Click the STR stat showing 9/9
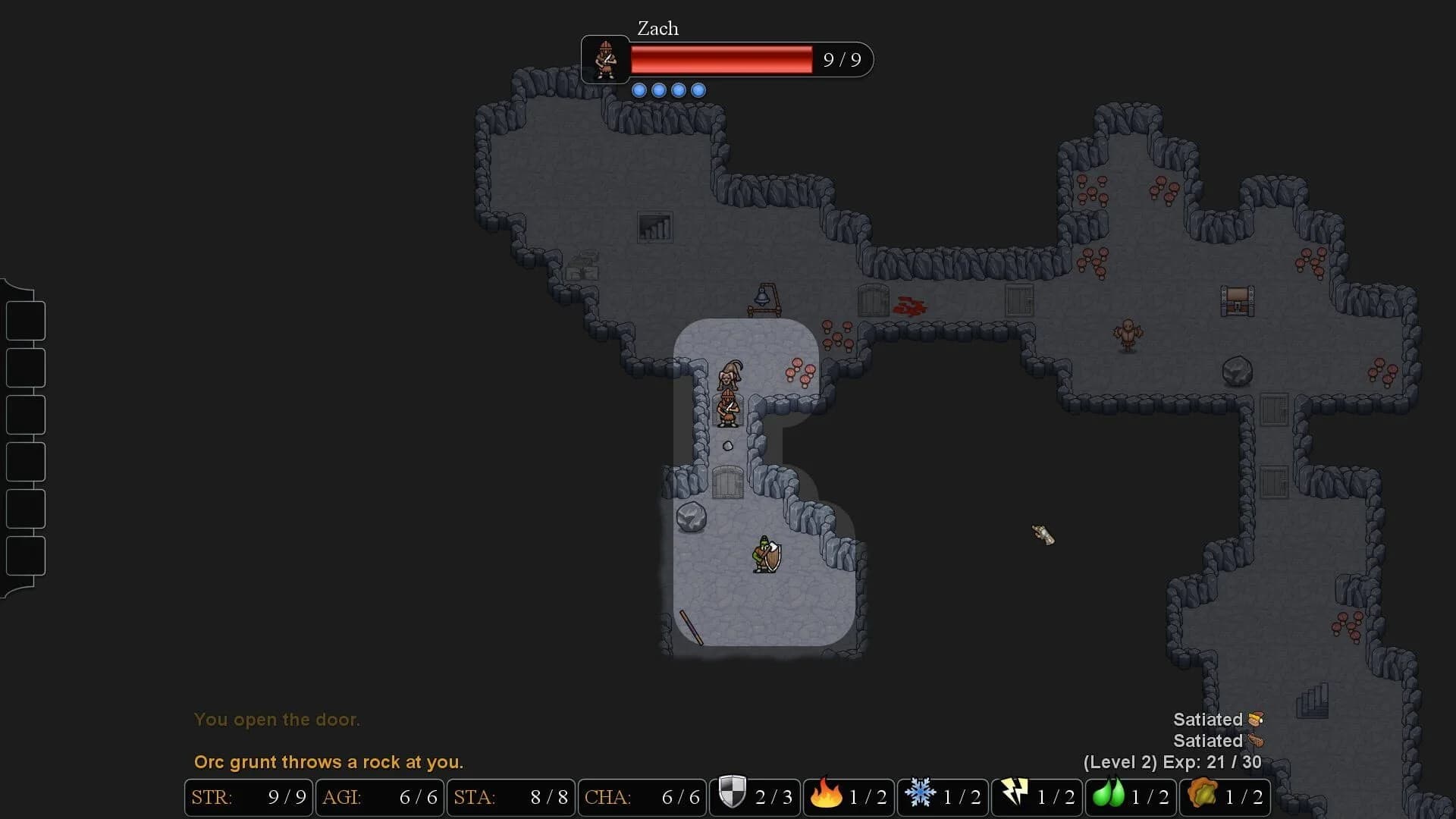 pyautogui.click(x=249, y=797)
